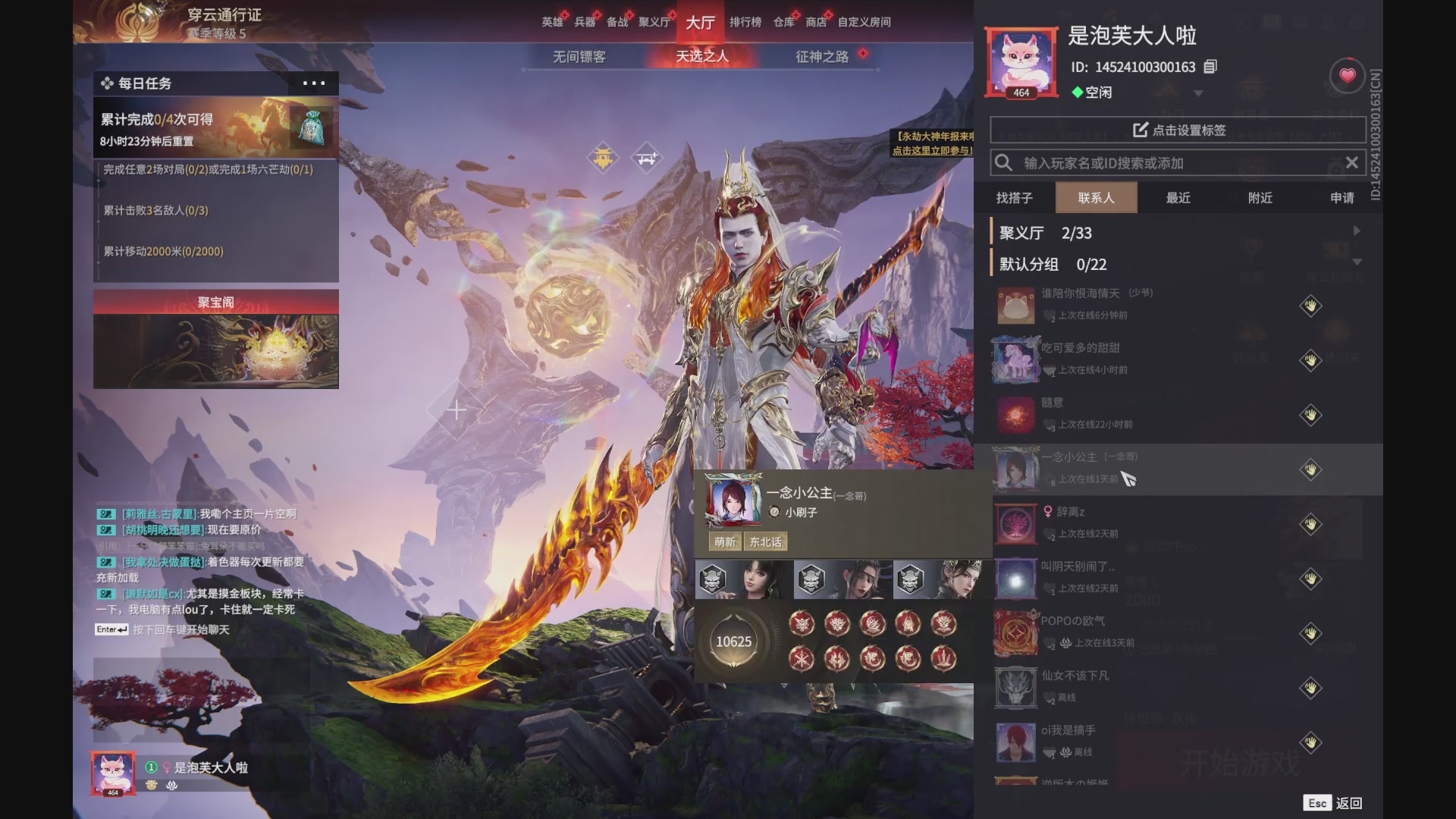Open the status dropdown next to 空闲
1456x819 pixels.
1198,93
